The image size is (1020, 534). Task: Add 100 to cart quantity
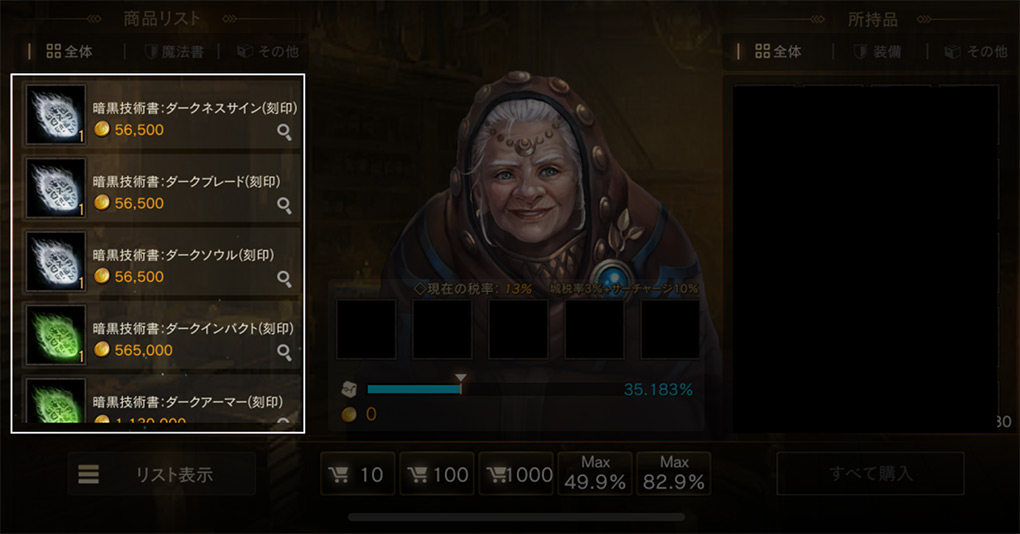click(x=437, y=474)
